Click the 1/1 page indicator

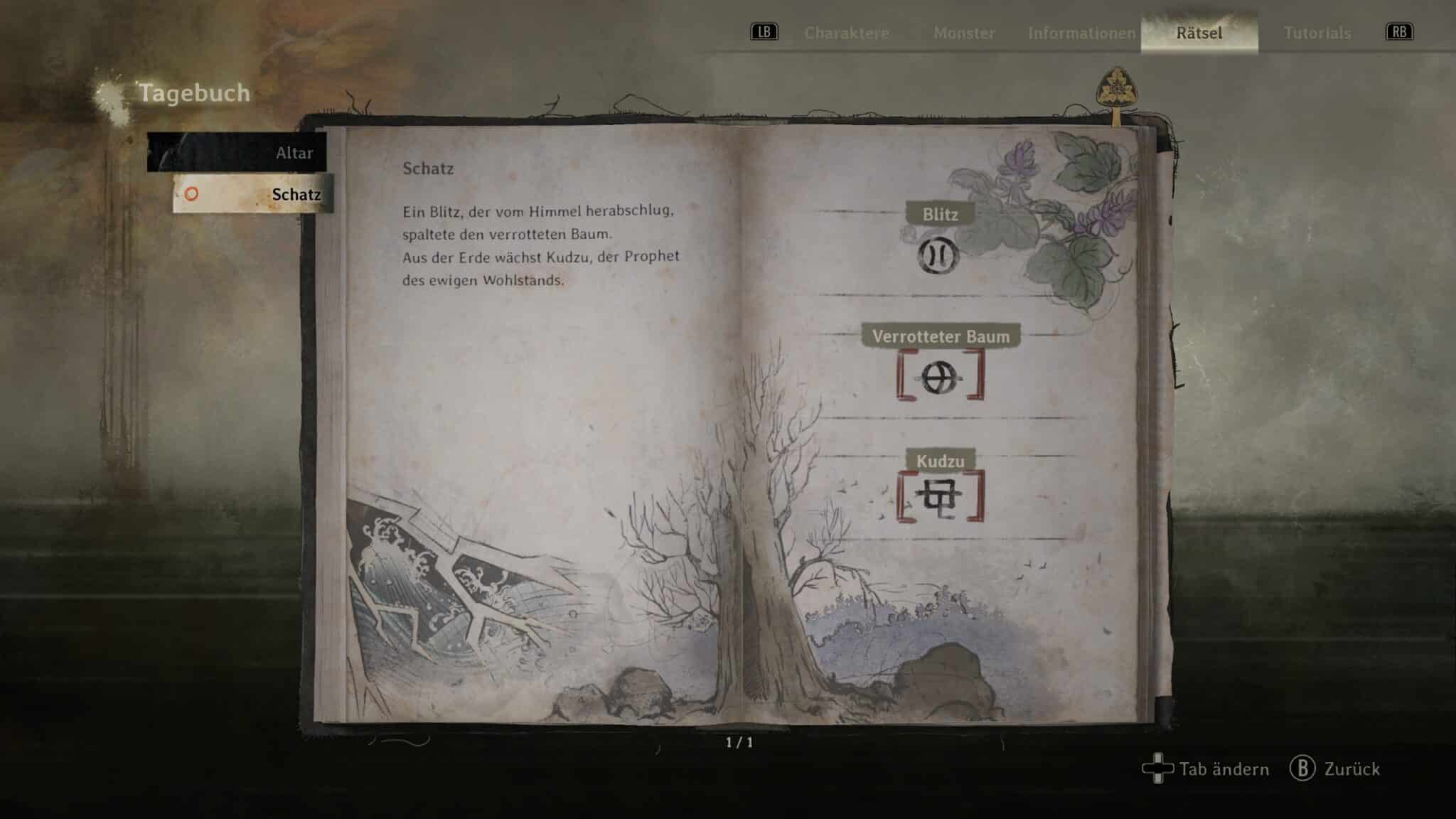coord(740,743)
